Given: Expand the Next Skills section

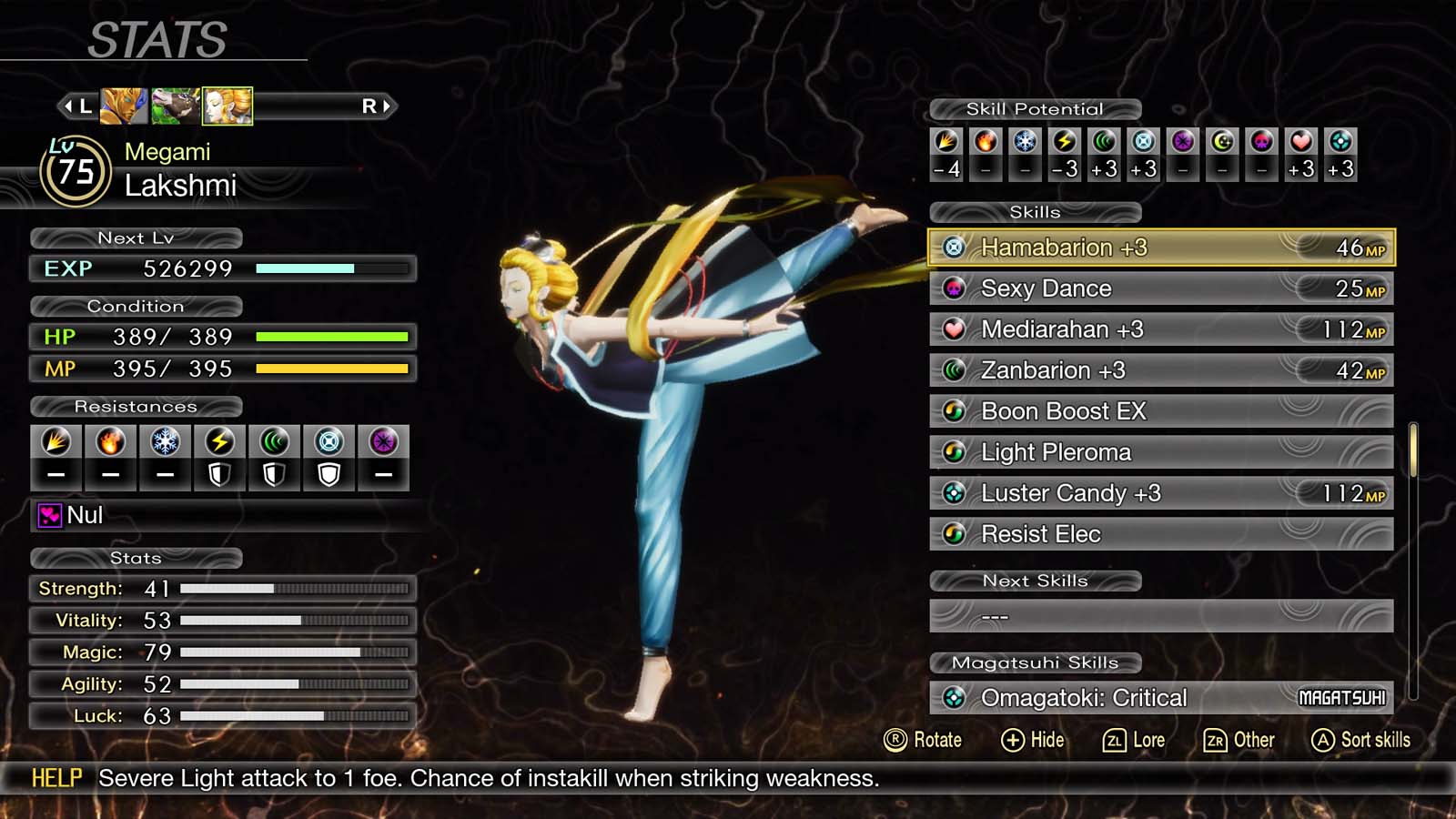Looking at the screenshot, I should point(1036,581).
